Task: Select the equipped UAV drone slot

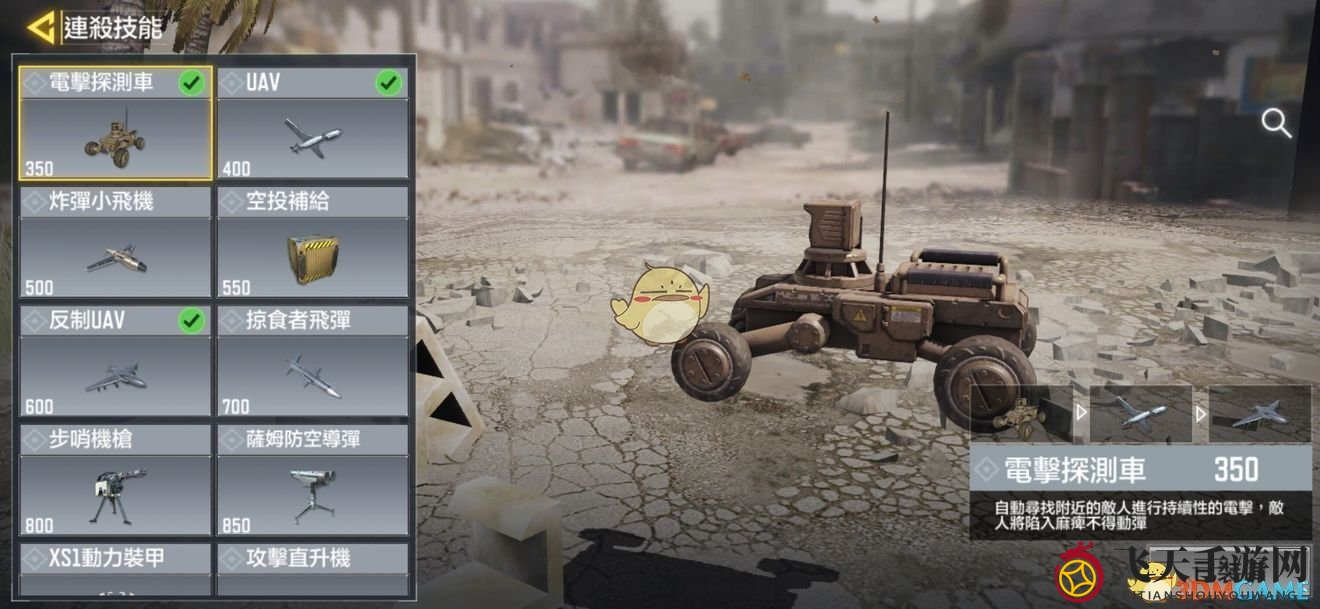Action: (x=1140, y=414)
